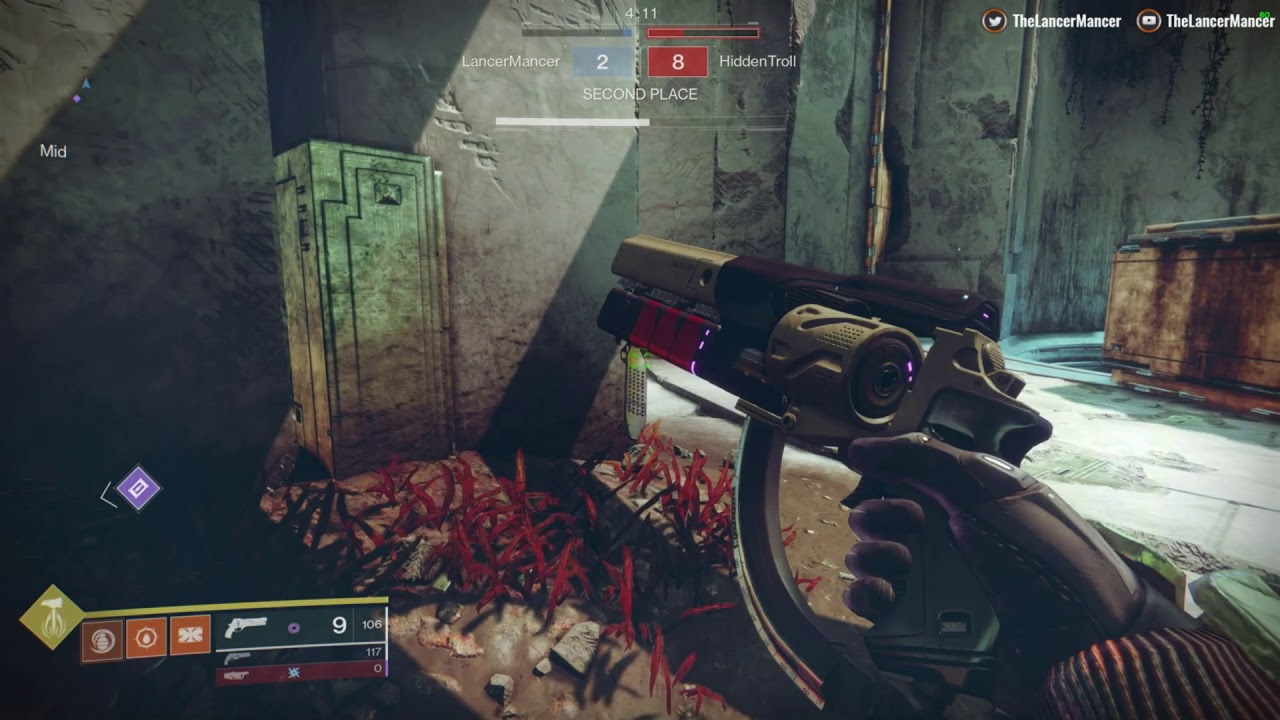Select the golden super ability diamond
Image resolution: width=1280 pixels, height=720 pixels.
[x=52, y=617]
